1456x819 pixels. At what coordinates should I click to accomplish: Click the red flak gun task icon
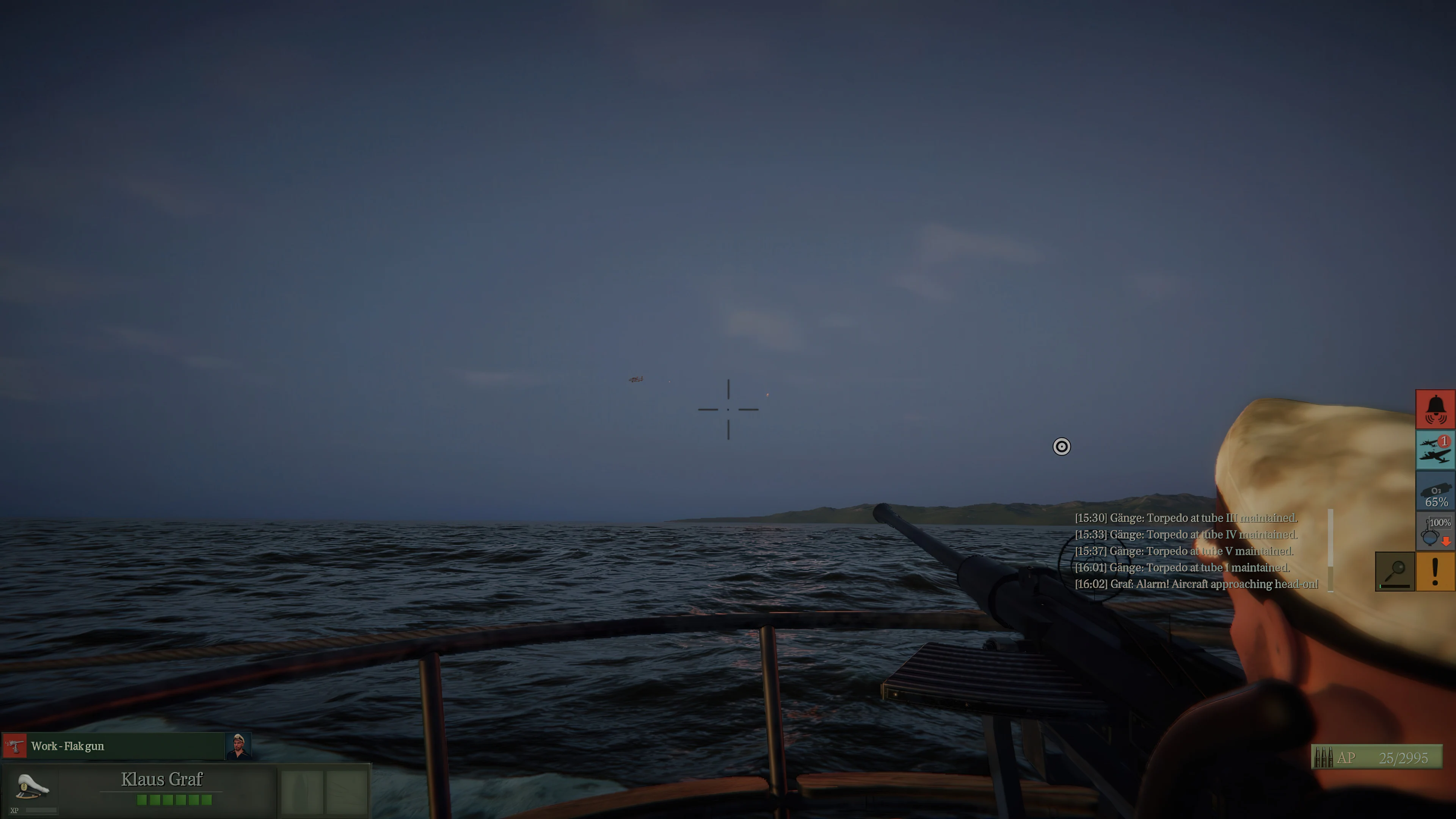click(x=15, y=745)
